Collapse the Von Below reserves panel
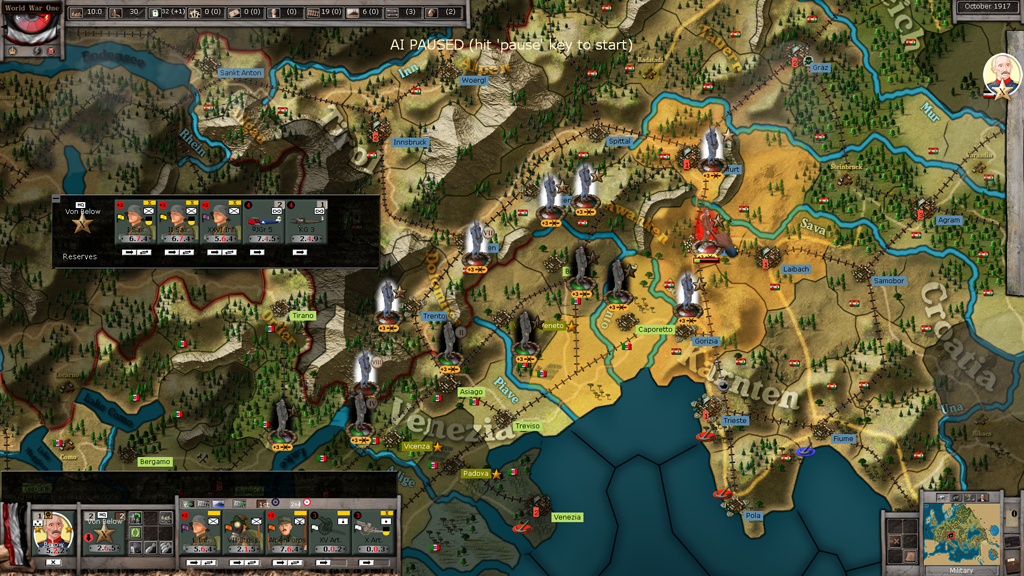1024x576 pixels. [57, 200]
